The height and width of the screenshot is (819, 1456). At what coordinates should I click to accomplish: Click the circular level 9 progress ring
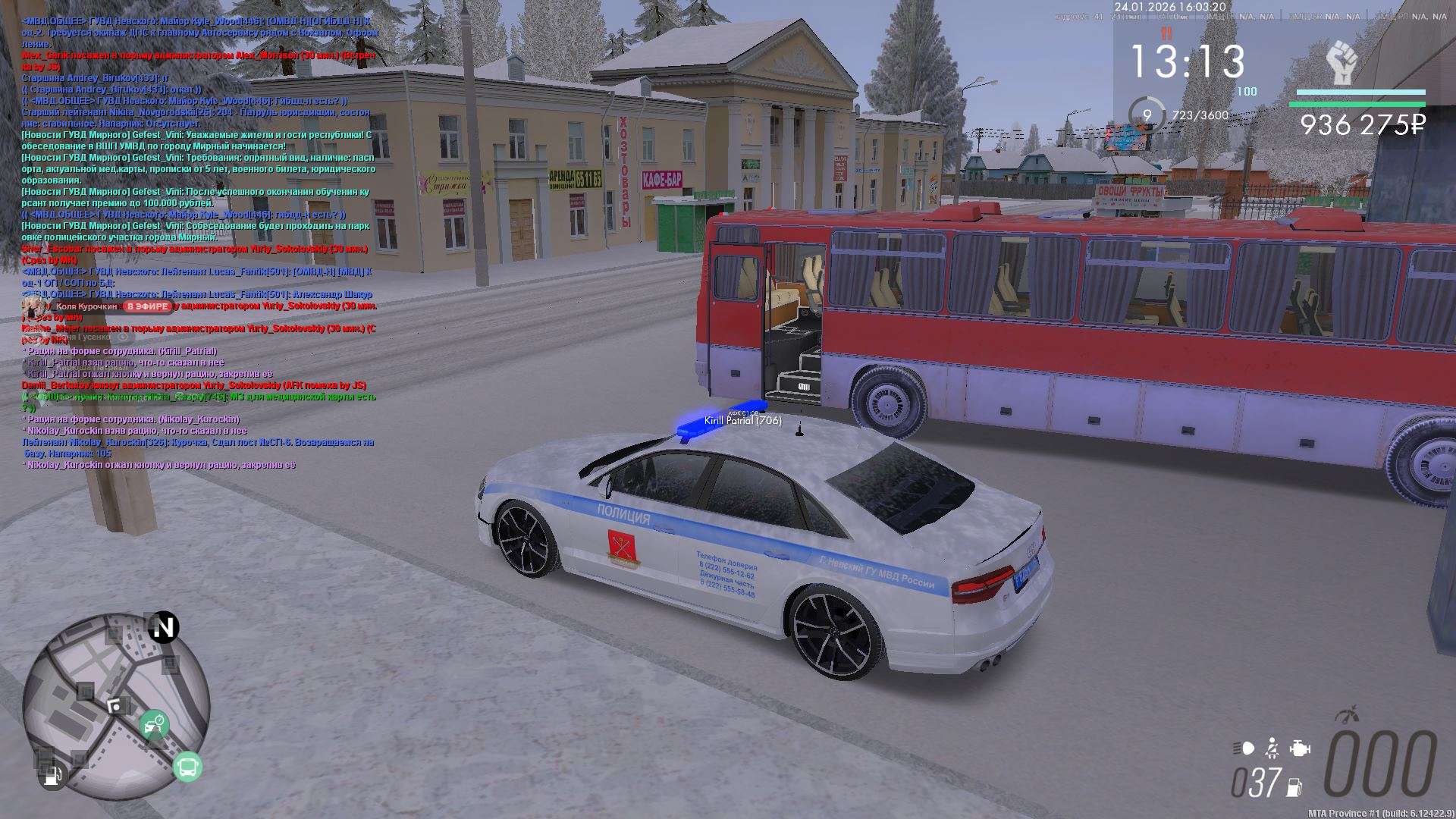tap(1147, 115)
